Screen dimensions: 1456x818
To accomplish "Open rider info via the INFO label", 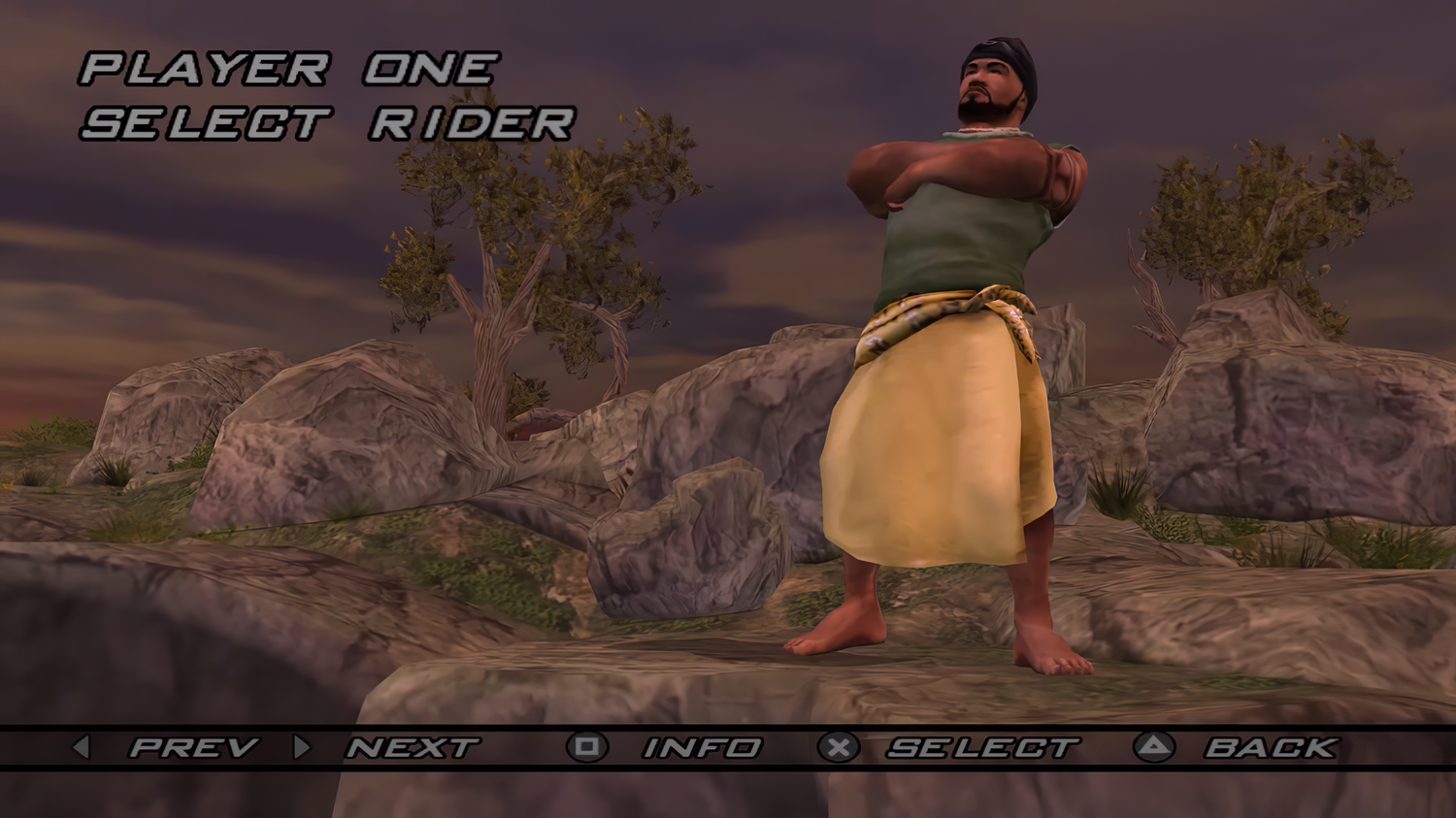I will click(x=701, y=747).
